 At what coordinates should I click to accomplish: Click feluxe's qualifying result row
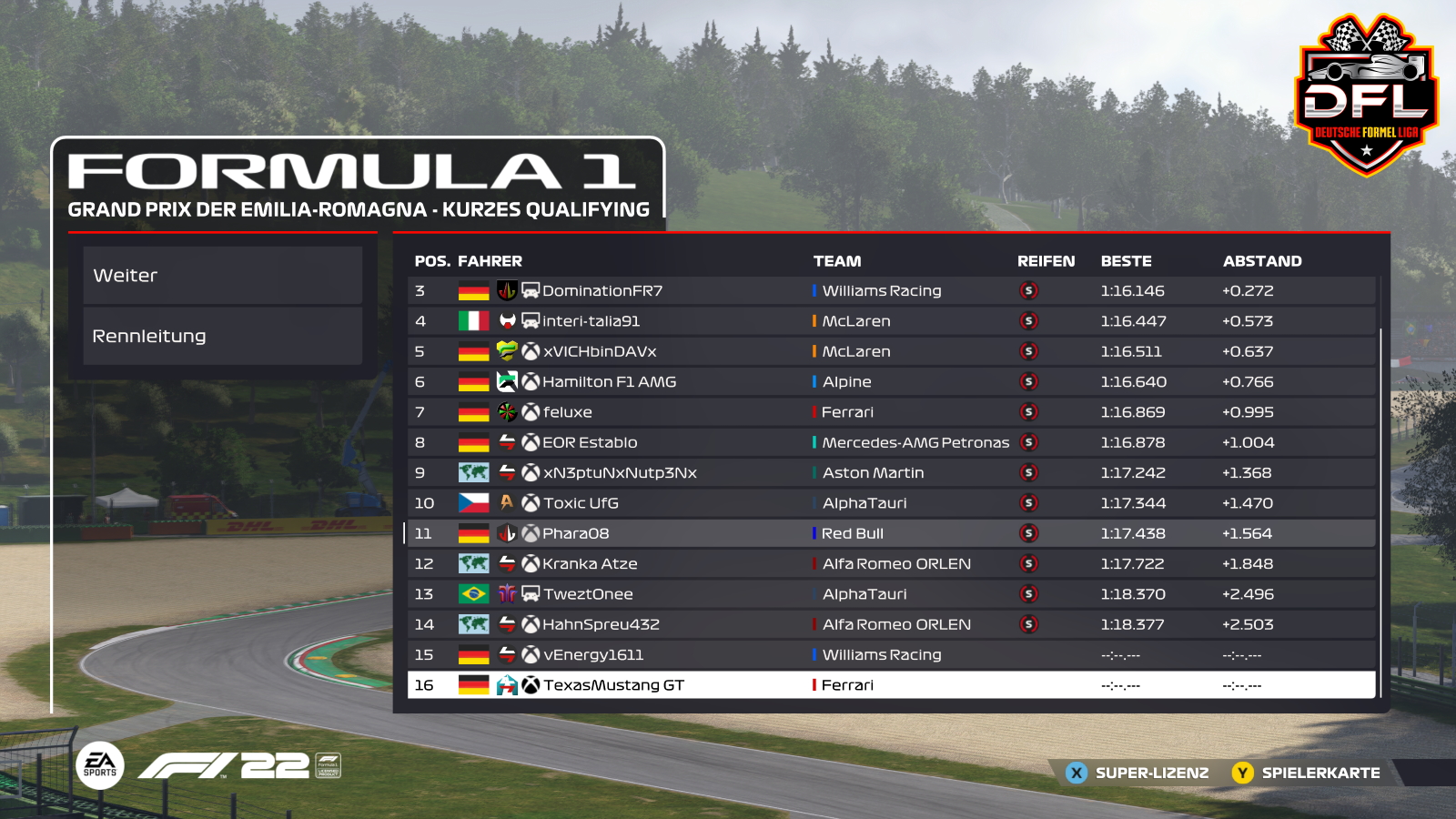click(x=891, y=412)
